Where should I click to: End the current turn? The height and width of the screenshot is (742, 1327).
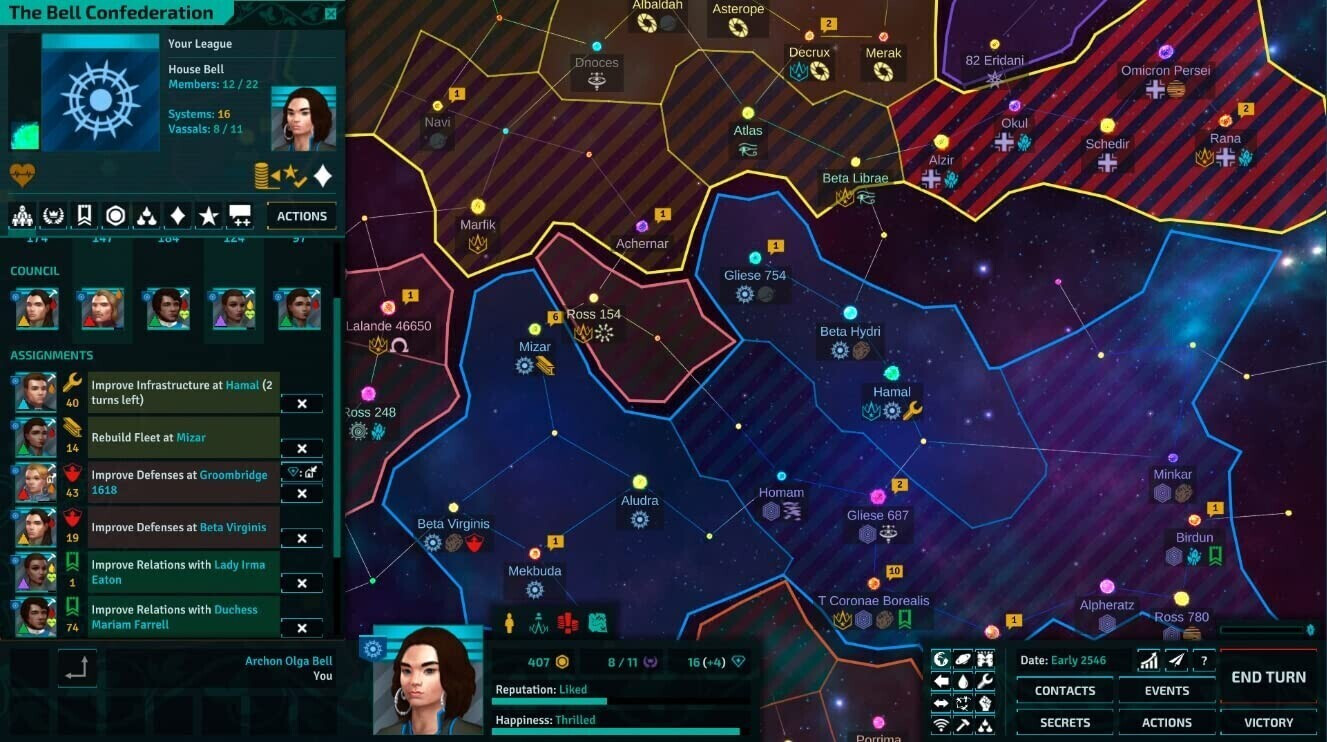pyautogui.click(x=1268, y=677)
